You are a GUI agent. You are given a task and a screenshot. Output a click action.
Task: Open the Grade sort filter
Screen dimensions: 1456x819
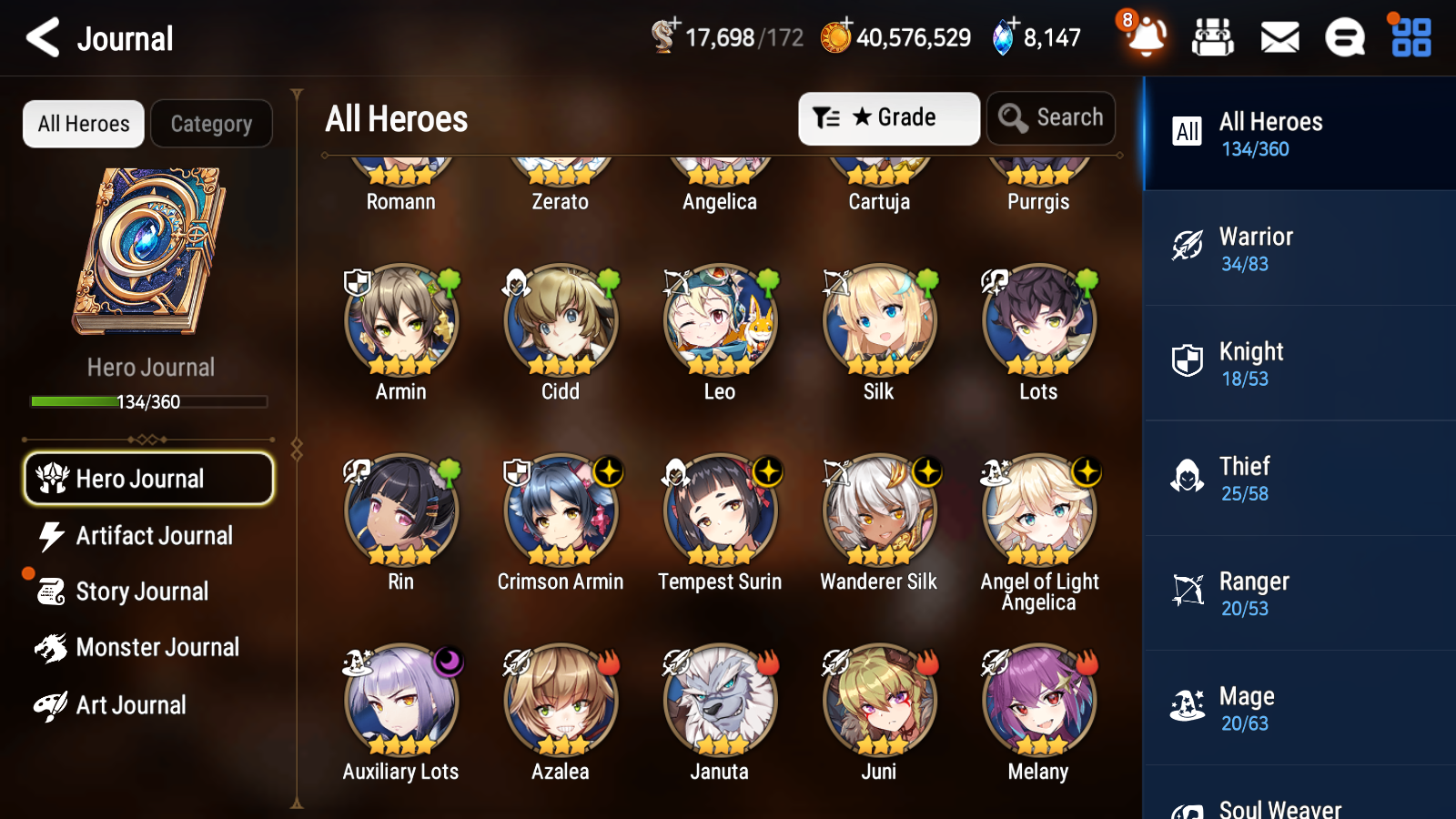pyautogui.click(x=888, y=118)
